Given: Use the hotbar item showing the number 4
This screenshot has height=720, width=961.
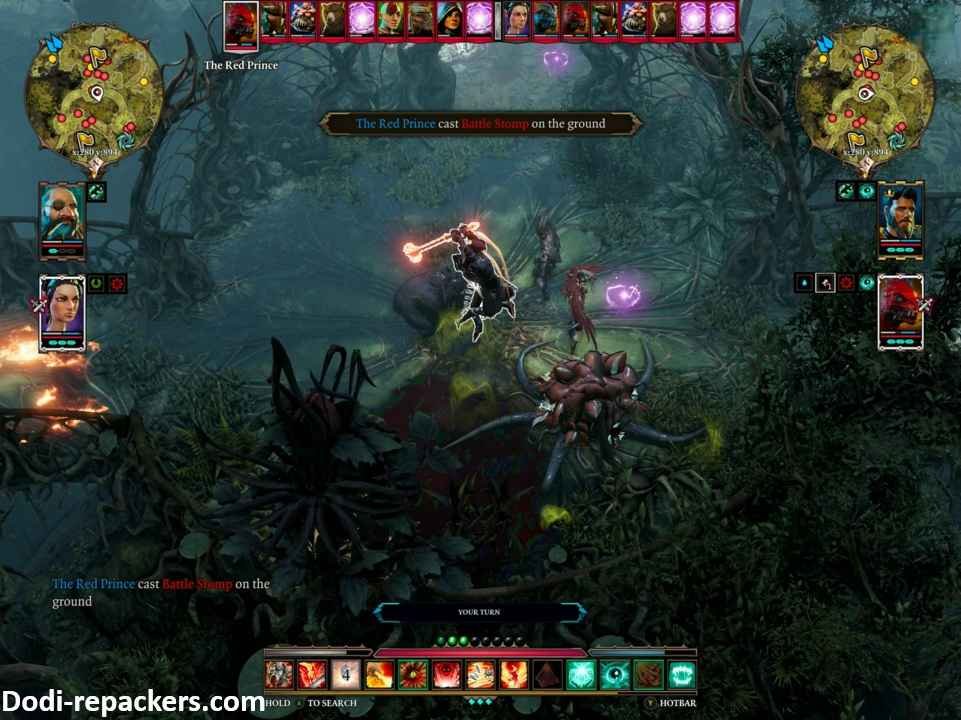Looking at the screenshot, I should pos(345,675).
